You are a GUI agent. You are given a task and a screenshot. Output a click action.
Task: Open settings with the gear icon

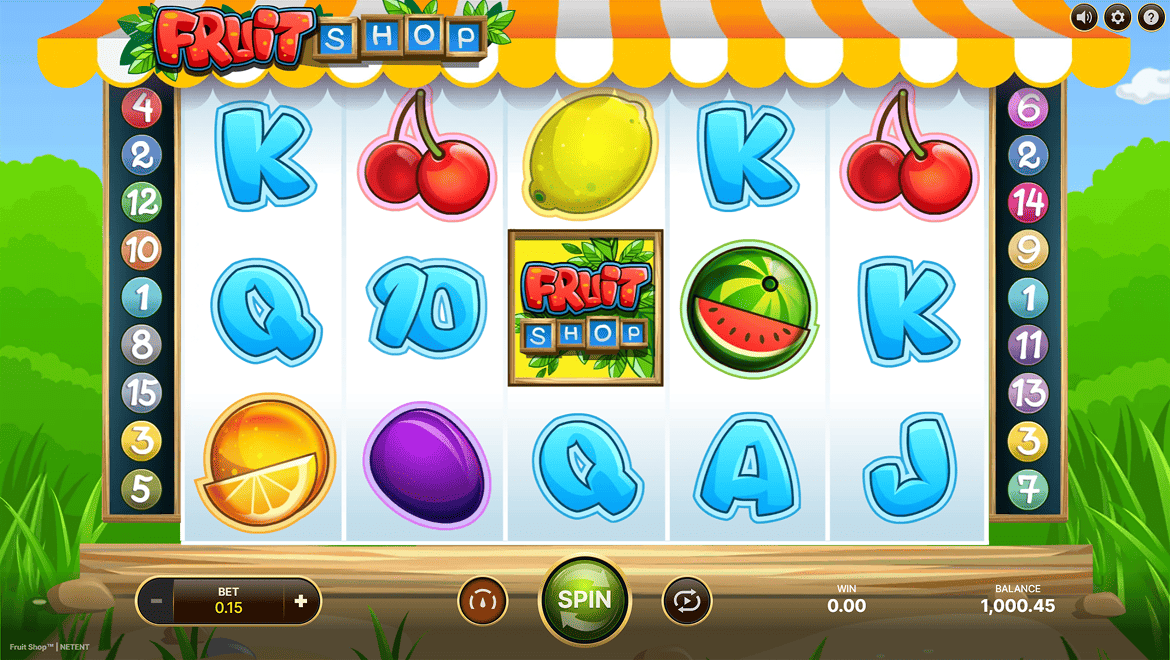point(1117,17)
